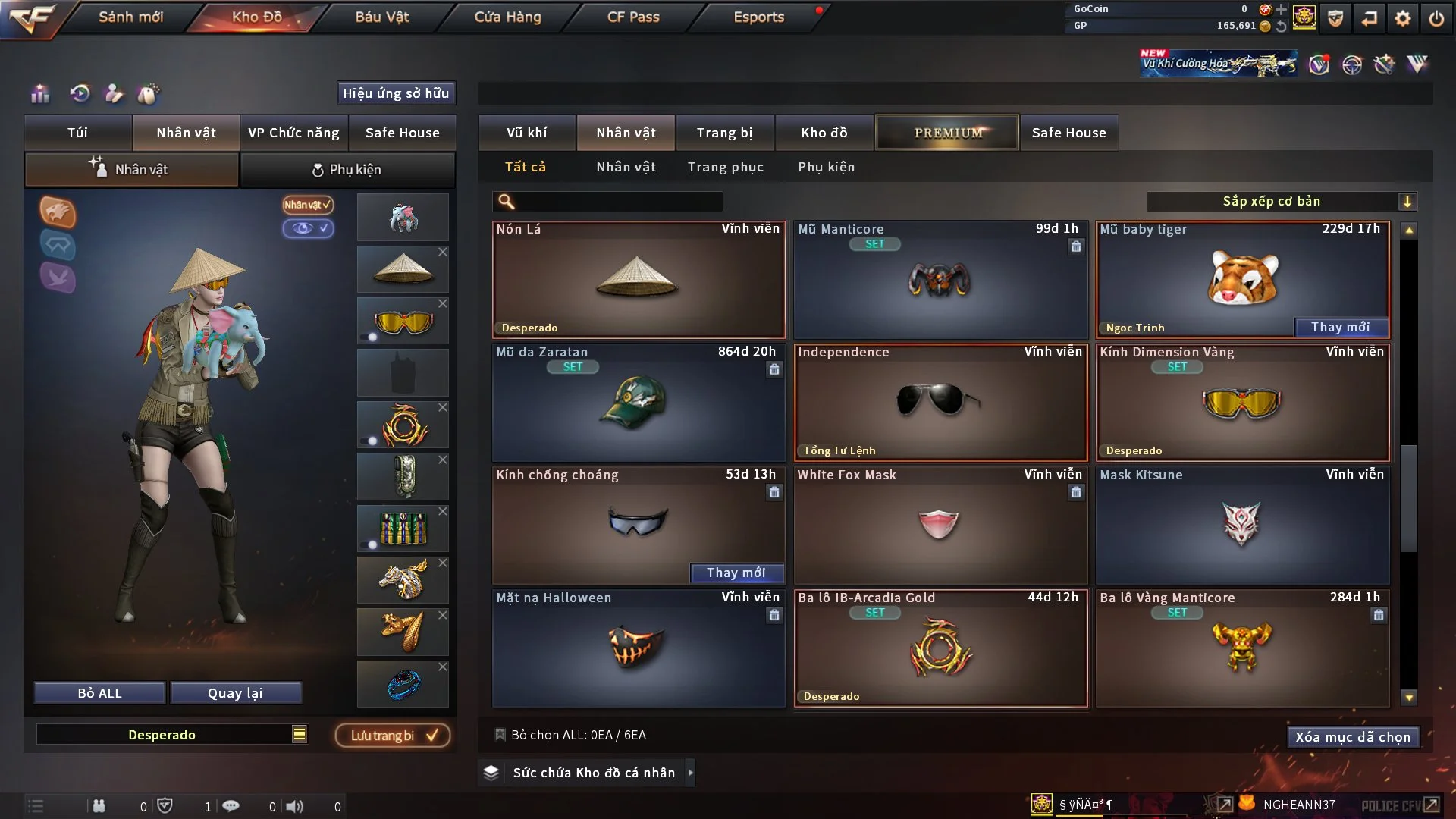1456x819 pixels.
Task: Select the PREMIUM inventory tab
Action: [x=947, y=133]
